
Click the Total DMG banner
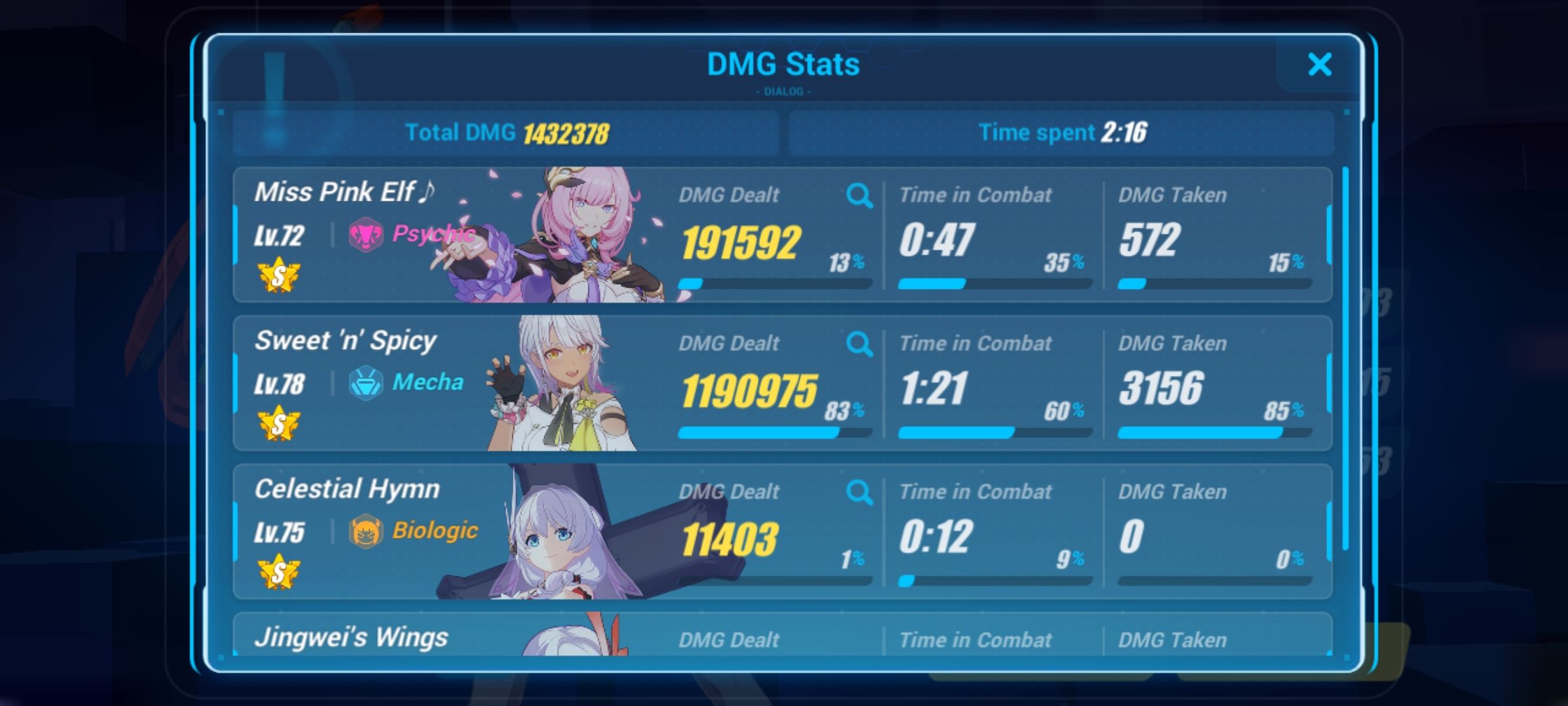506,133
